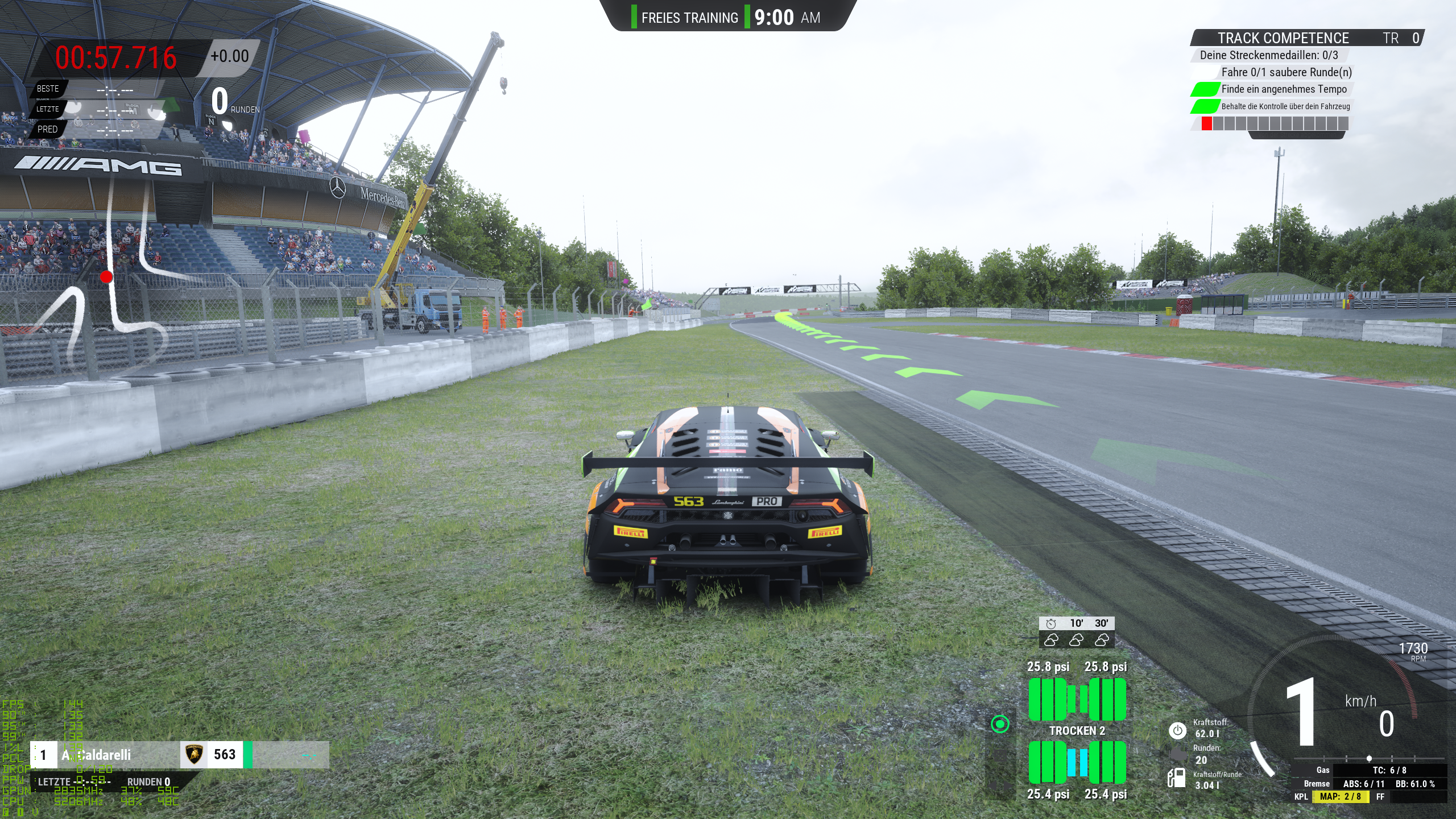Click the FREIES TRAINING session label
This screenshot has height=819, width=1456.
click(x=689, y=18)
